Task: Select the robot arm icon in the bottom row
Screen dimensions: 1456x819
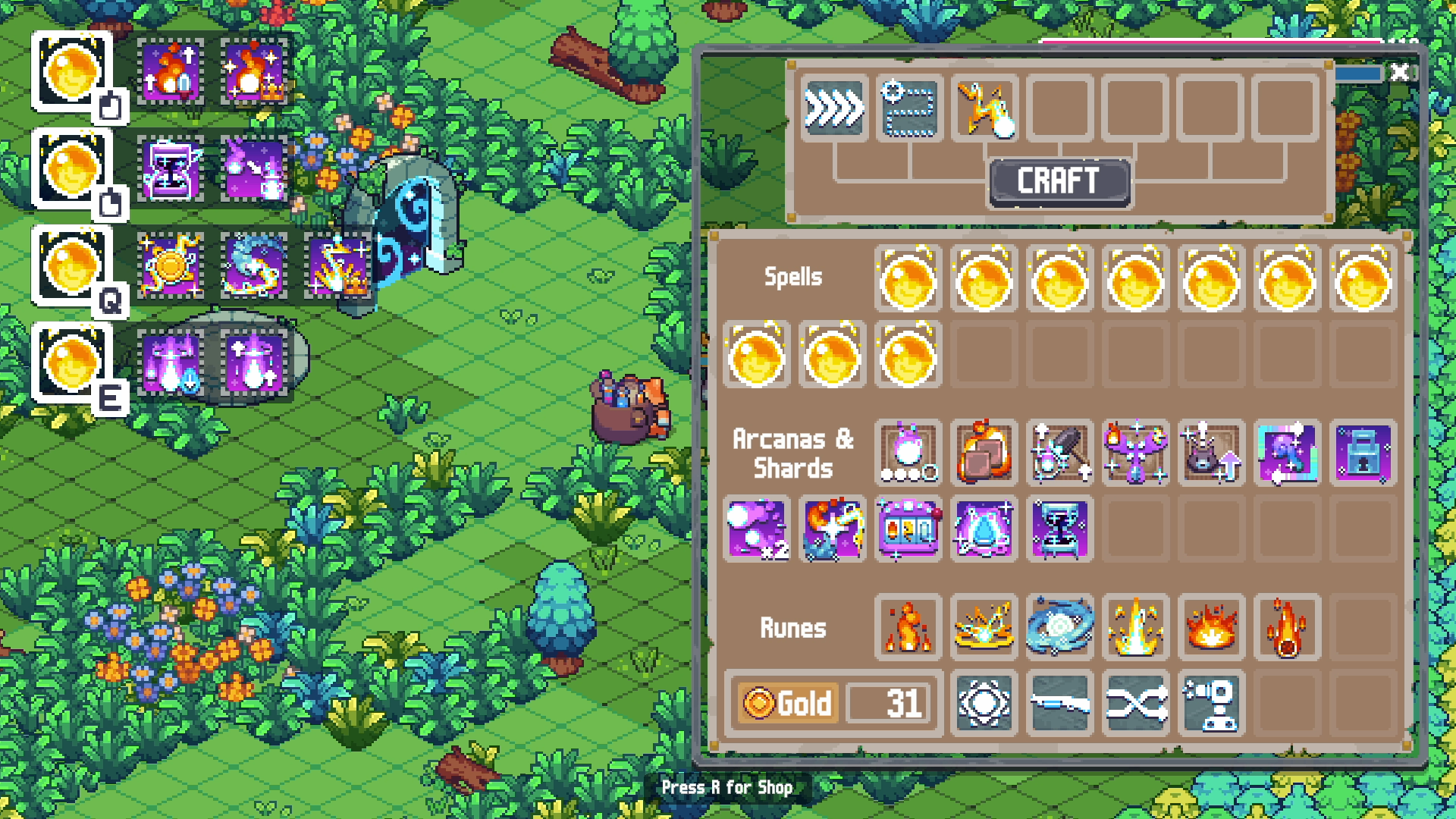Action: point(1211,705)
